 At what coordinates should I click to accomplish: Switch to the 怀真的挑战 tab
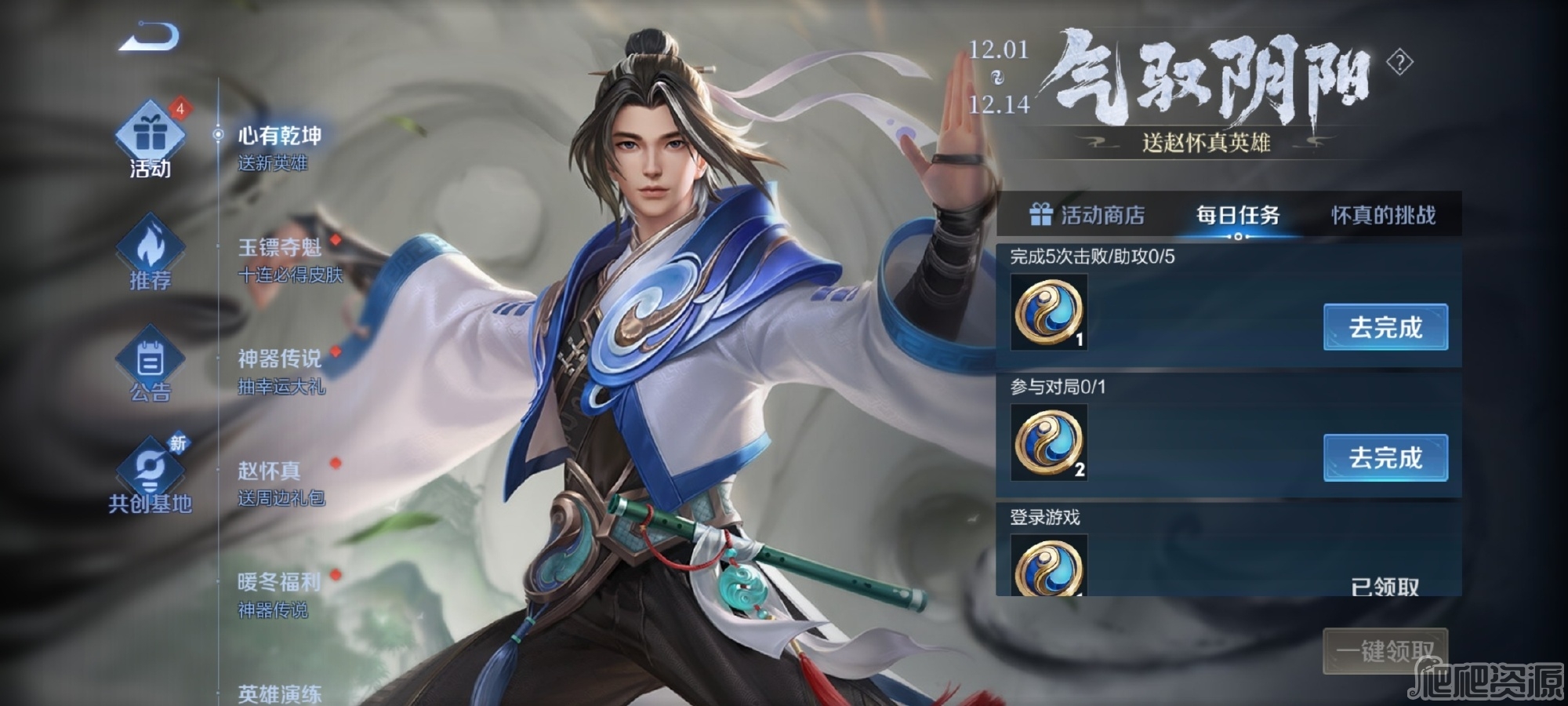pyautogui.click(x=1383, y=215)
